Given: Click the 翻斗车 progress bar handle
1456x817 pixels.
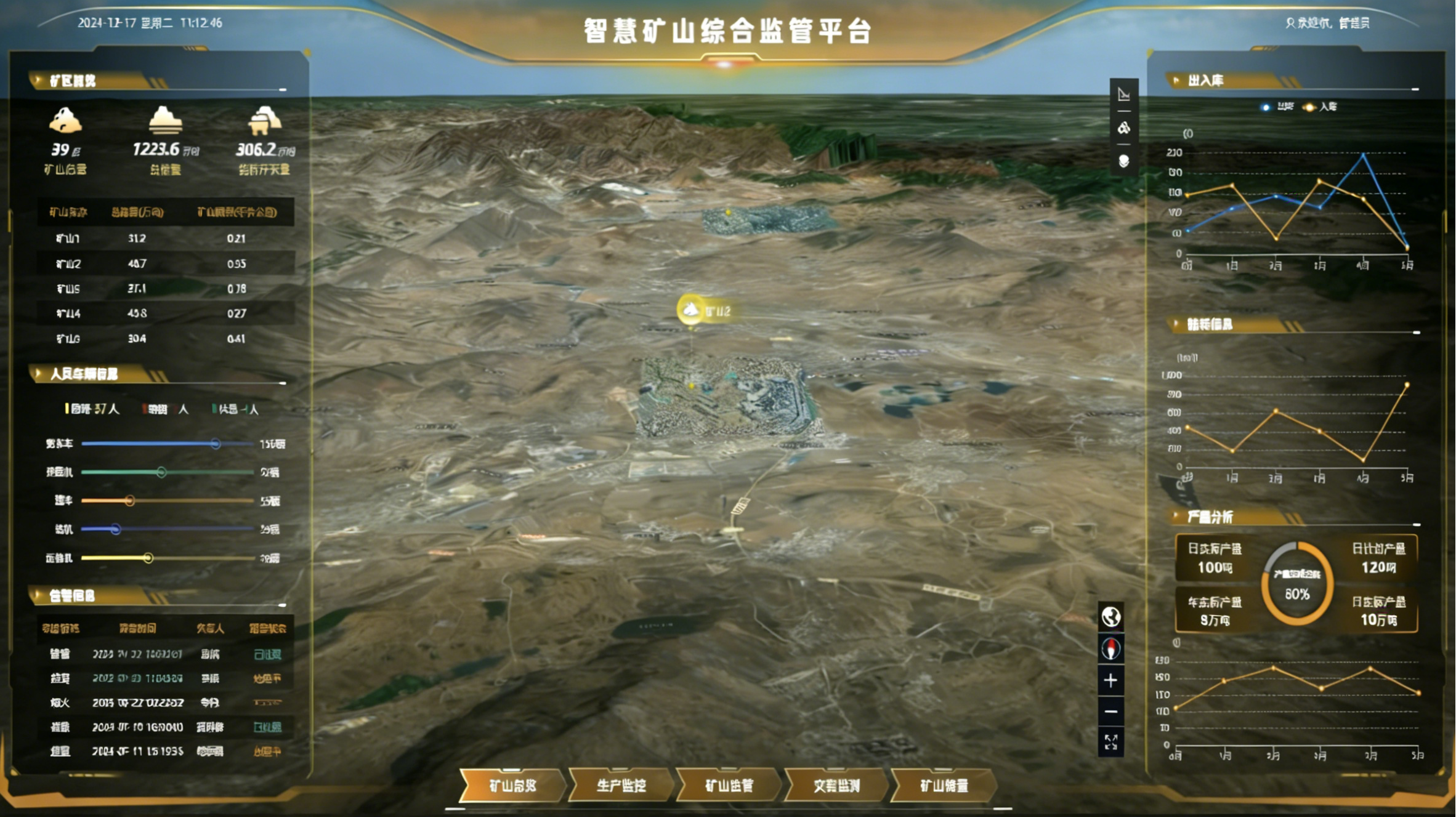Looking at the screenshot, I should (216, 443).
